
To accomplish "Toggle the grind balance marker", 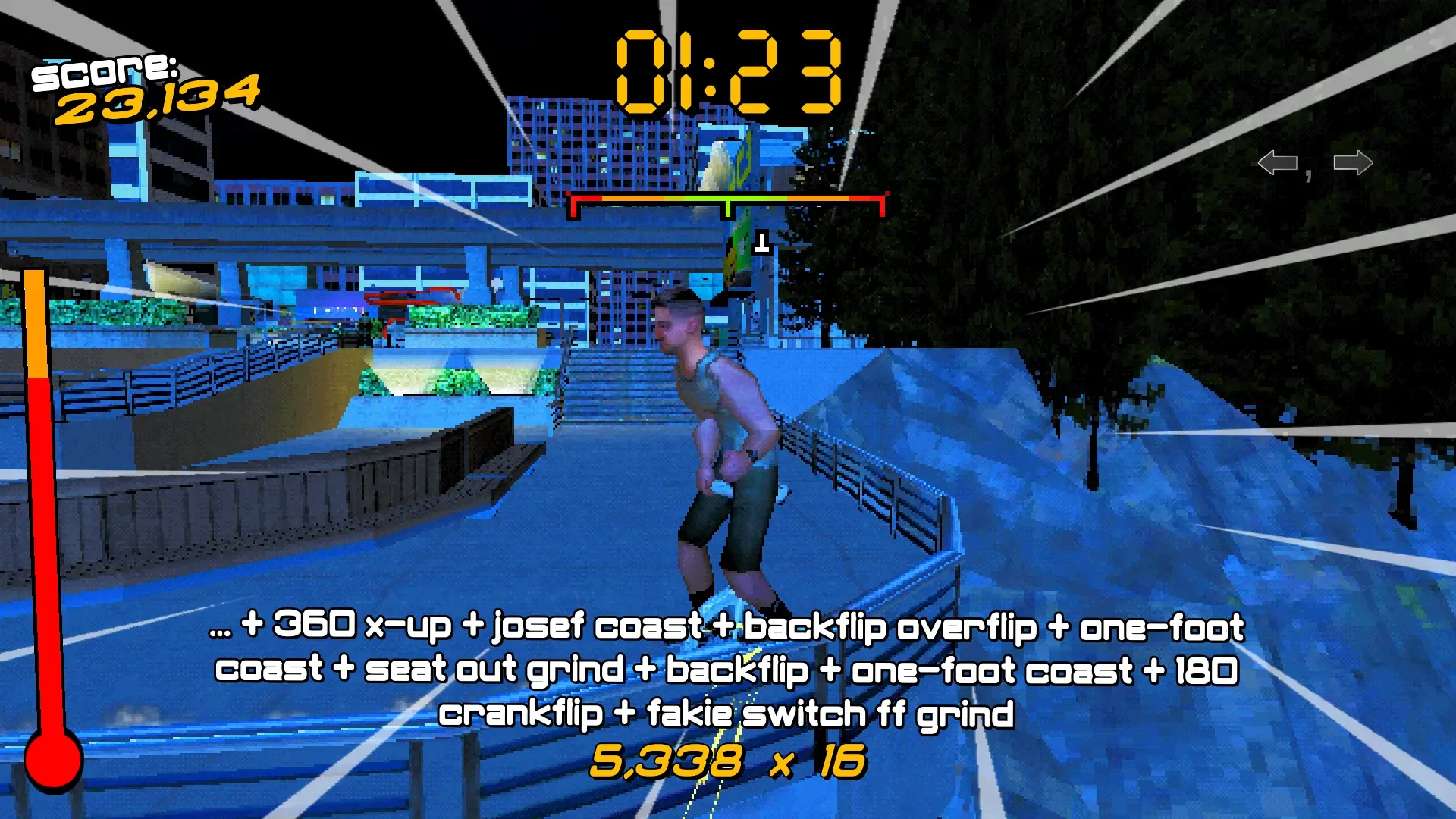I will tap(727, 206).
